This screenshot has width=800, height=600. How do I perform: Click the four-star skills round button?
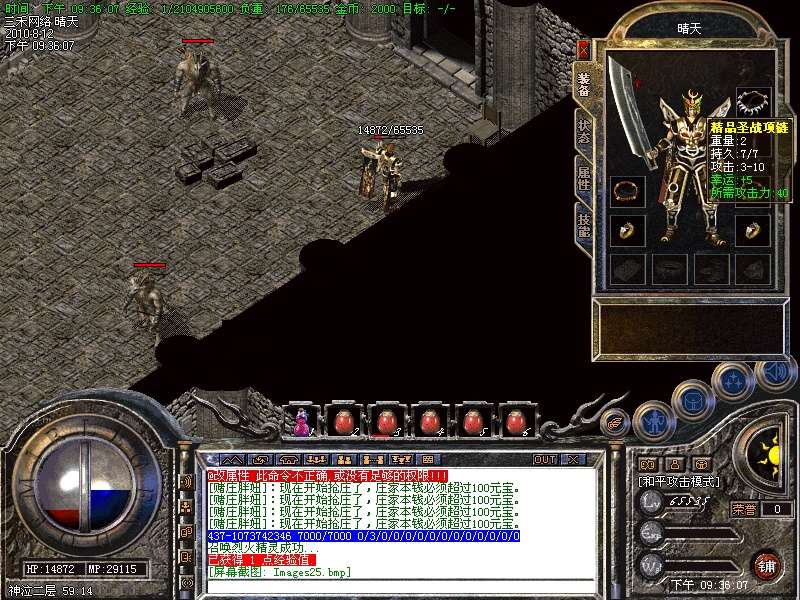click(735, 380)
